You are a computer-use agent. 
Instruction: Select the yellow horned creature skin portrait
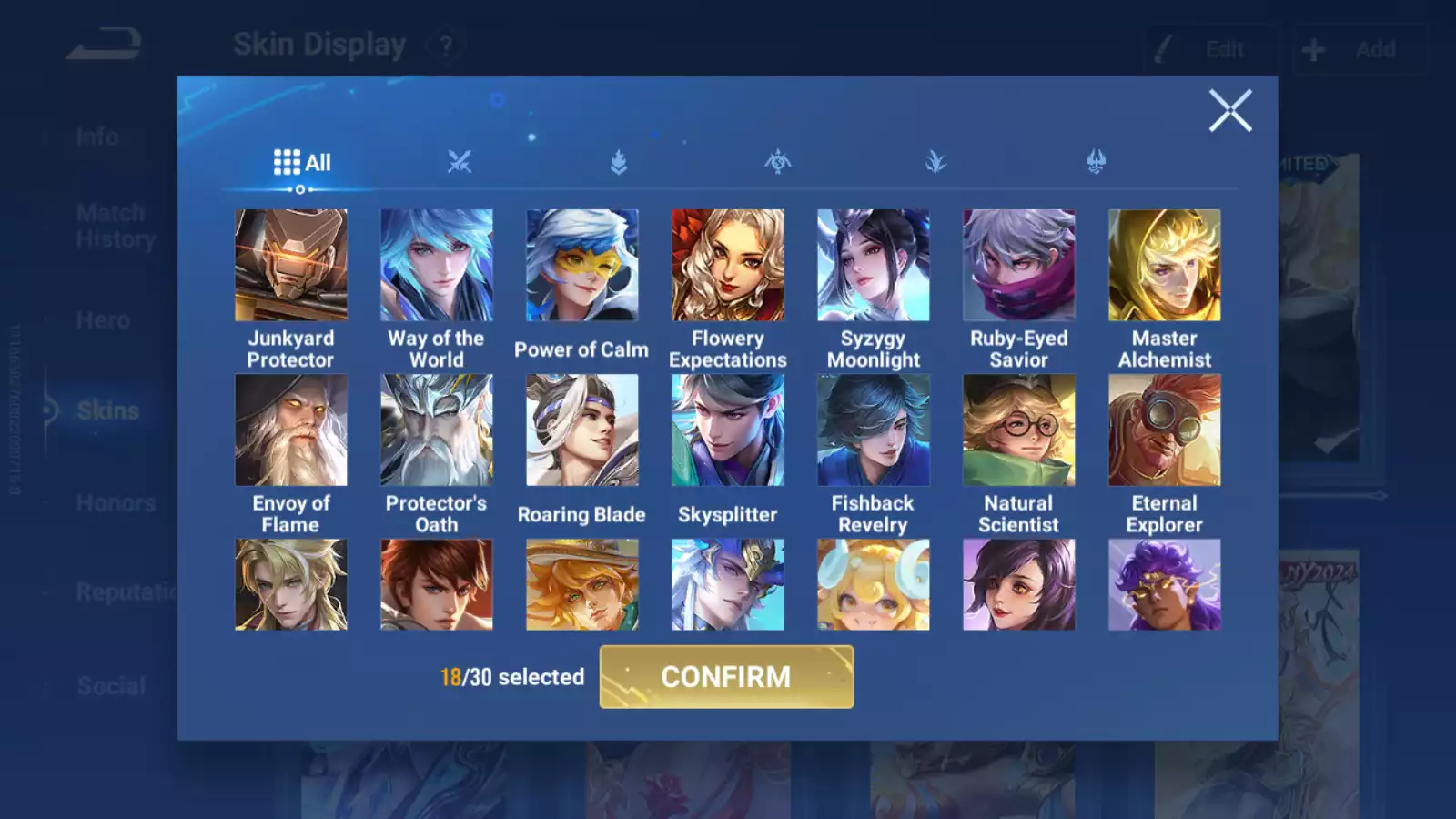click(x=874, y=584)
